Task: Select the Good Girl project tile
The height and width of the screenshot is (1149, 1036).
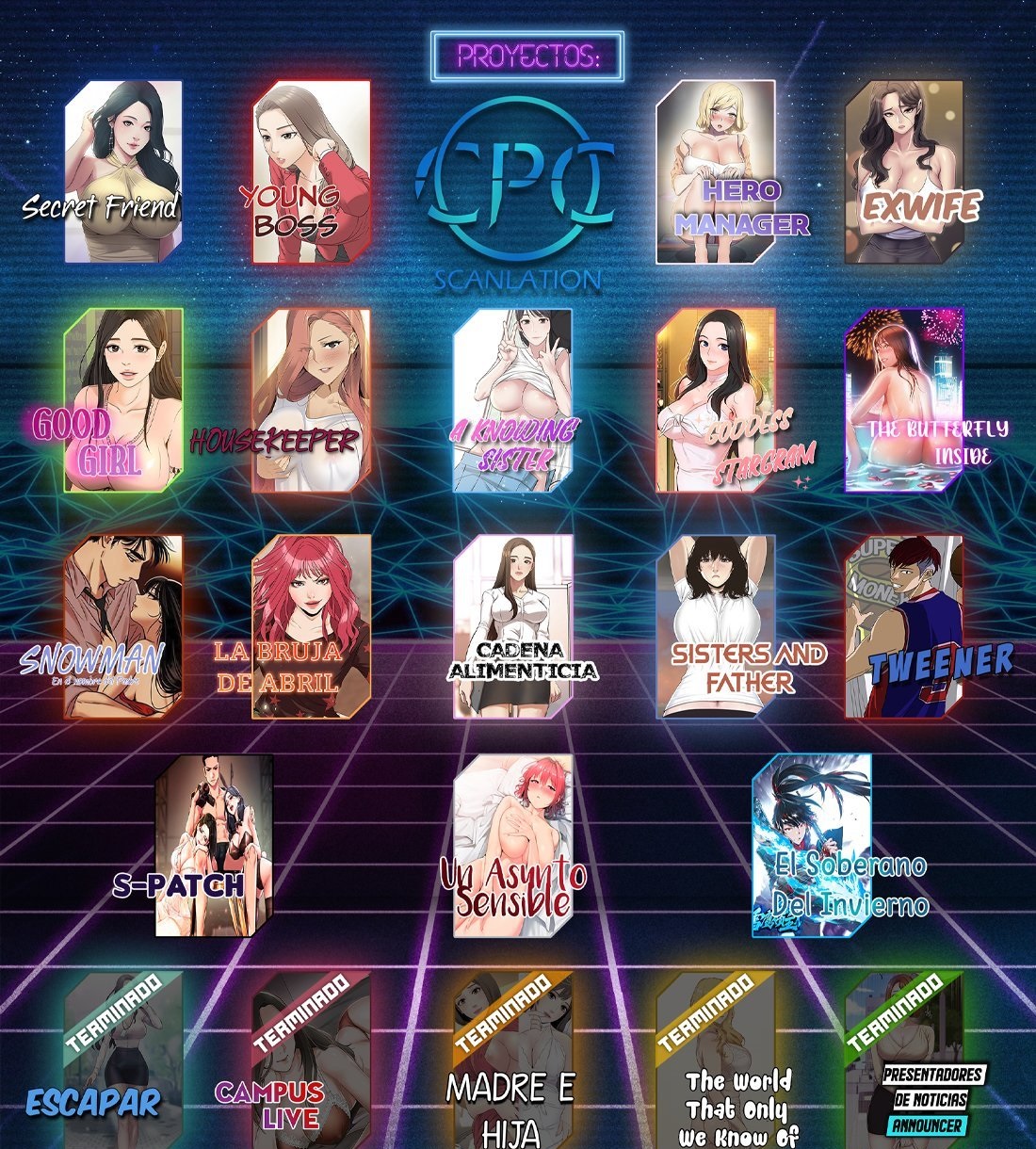Action: coord(122,400)
